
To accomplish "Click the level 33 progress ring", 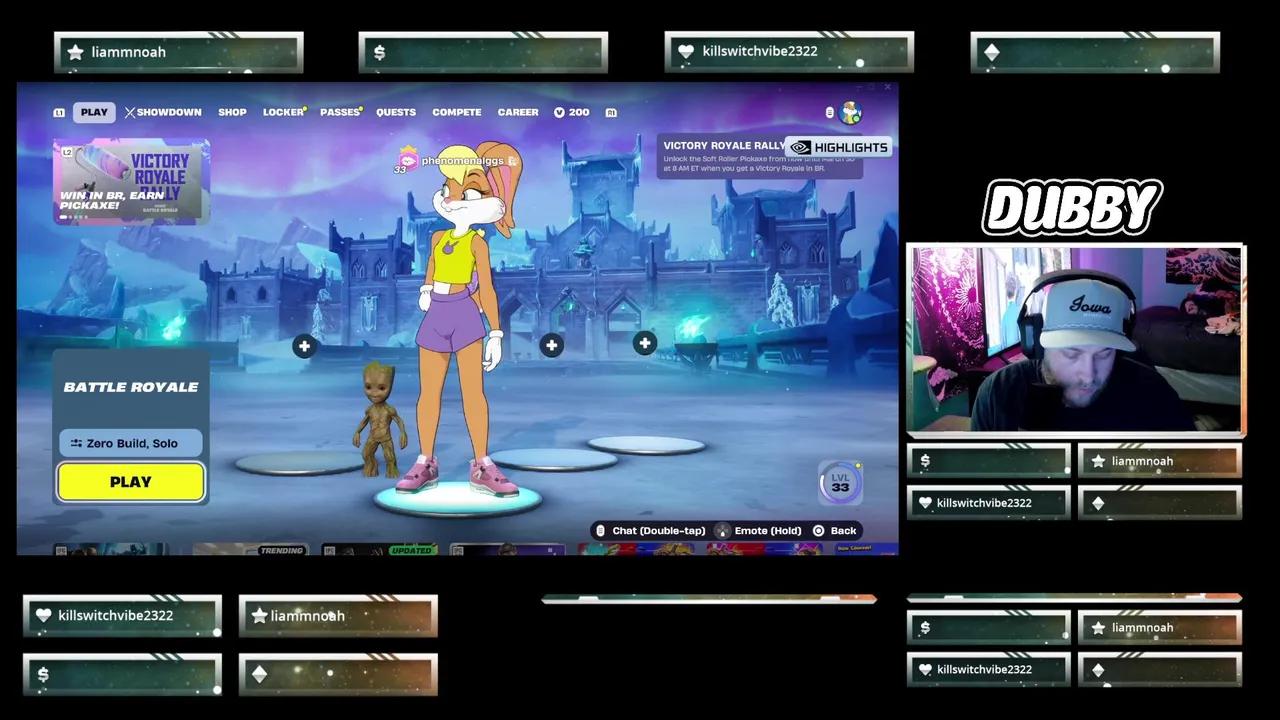I will (x=840, y=483).
